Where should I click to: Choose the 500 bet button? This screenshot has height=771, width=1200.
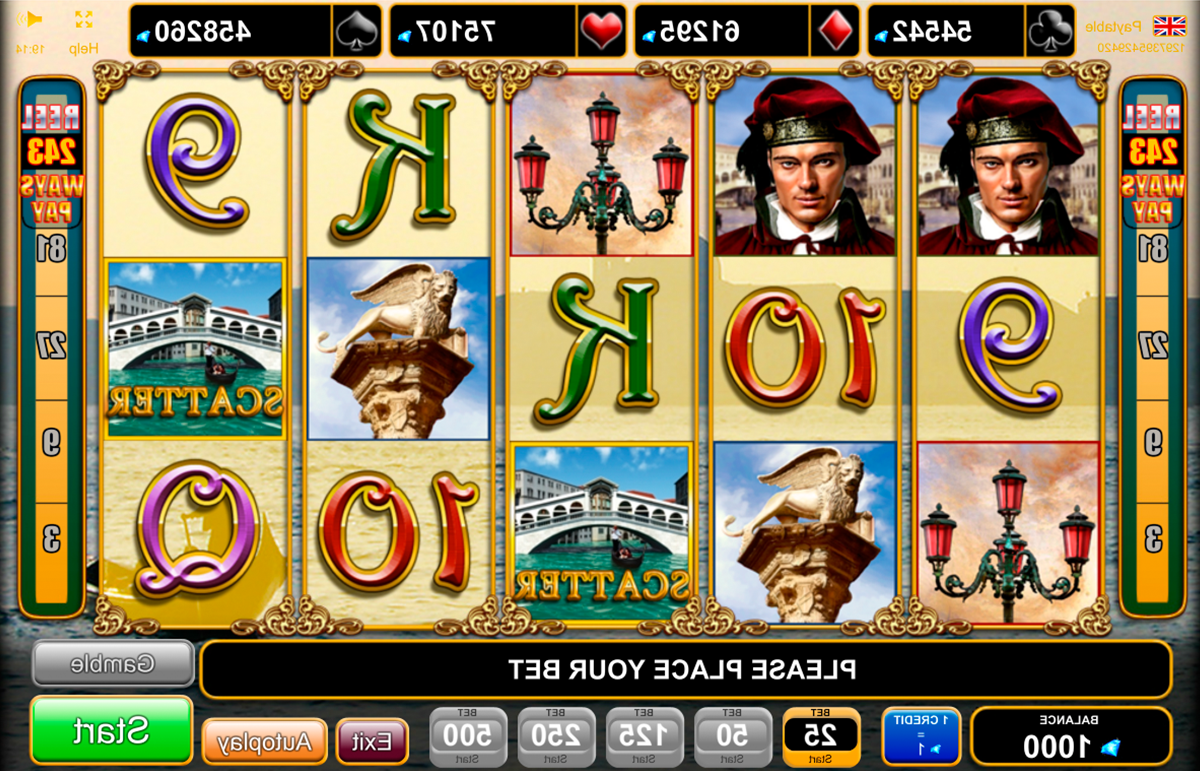pos(469,738)
